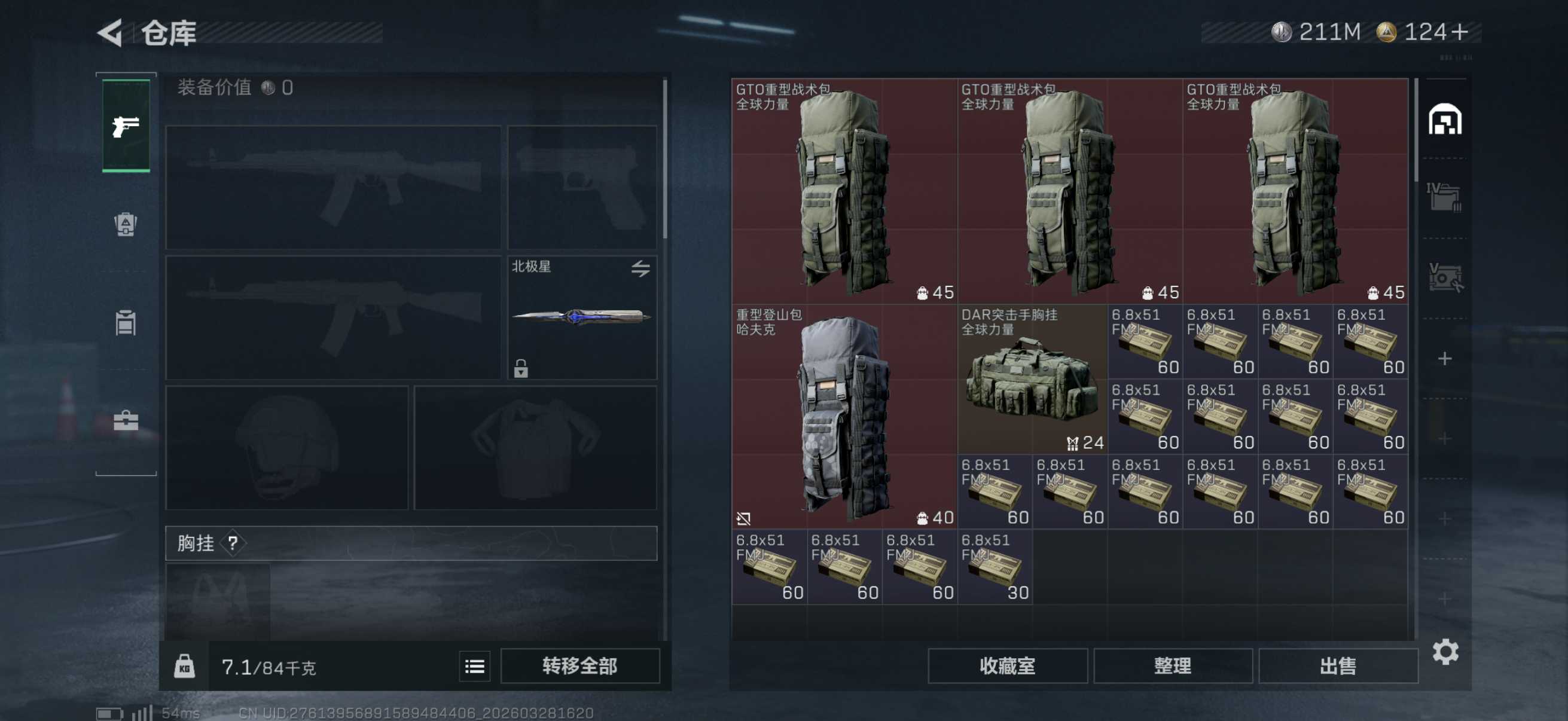The height and width of the screenshot is (721, 1568).
Task: Switch to the backpack tab
Action: click(x=126, y=225)
